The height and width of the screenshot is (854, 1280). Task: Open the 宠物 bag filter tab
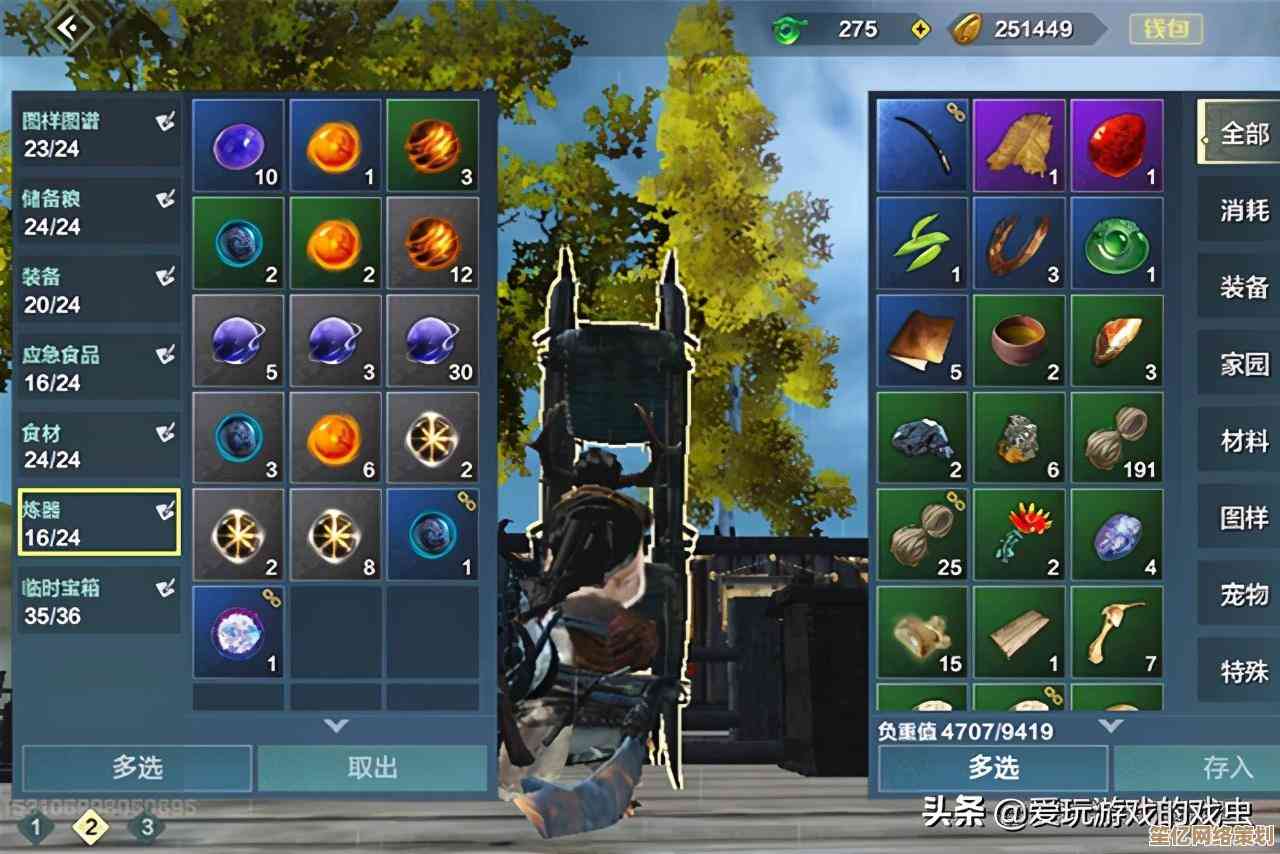1243,596
